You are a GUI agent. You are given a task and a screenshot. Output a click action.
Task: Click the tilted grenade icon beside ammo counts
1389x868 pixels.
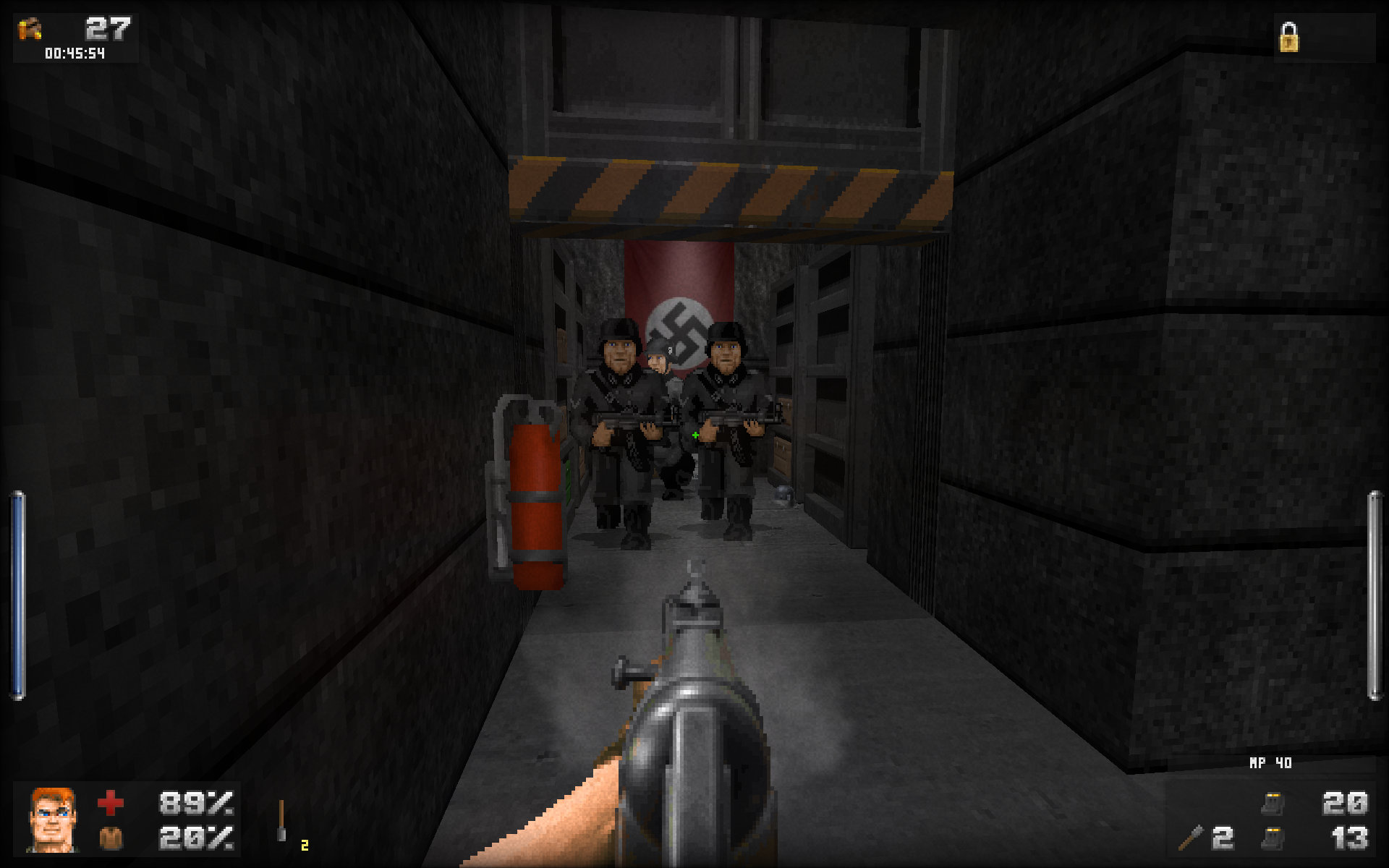(1191, 838)
